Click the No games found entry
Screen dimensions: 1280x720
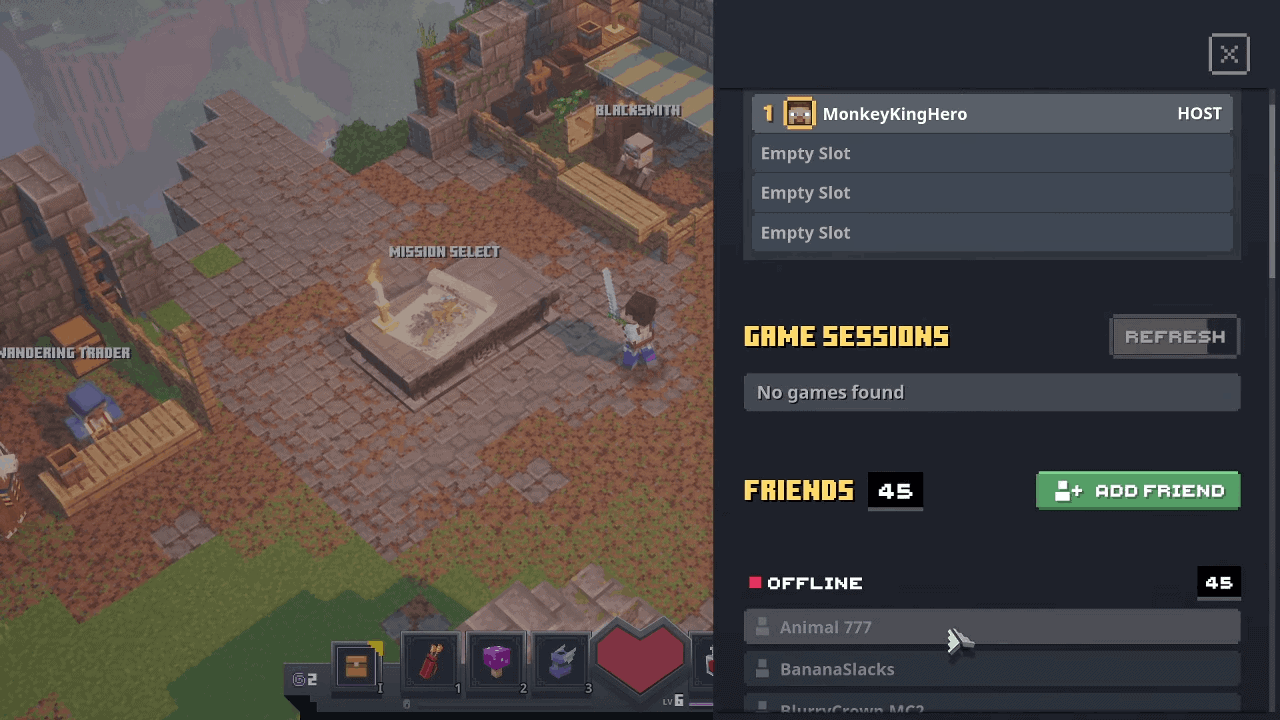[992, 392]
